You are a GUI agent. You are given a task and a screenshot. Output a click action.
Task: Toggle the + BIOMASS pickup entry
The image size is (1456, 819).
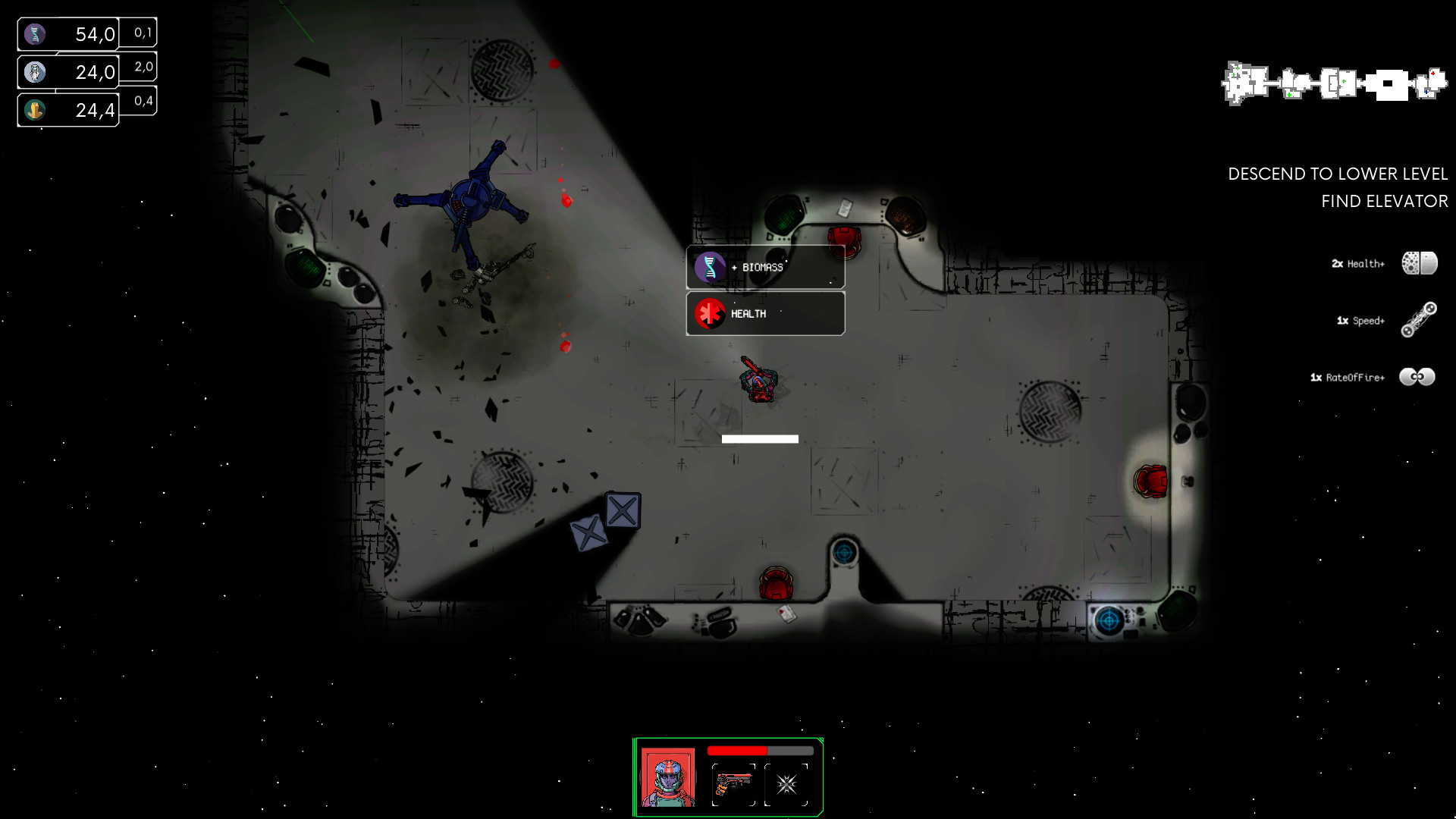[x=764, y=267]
